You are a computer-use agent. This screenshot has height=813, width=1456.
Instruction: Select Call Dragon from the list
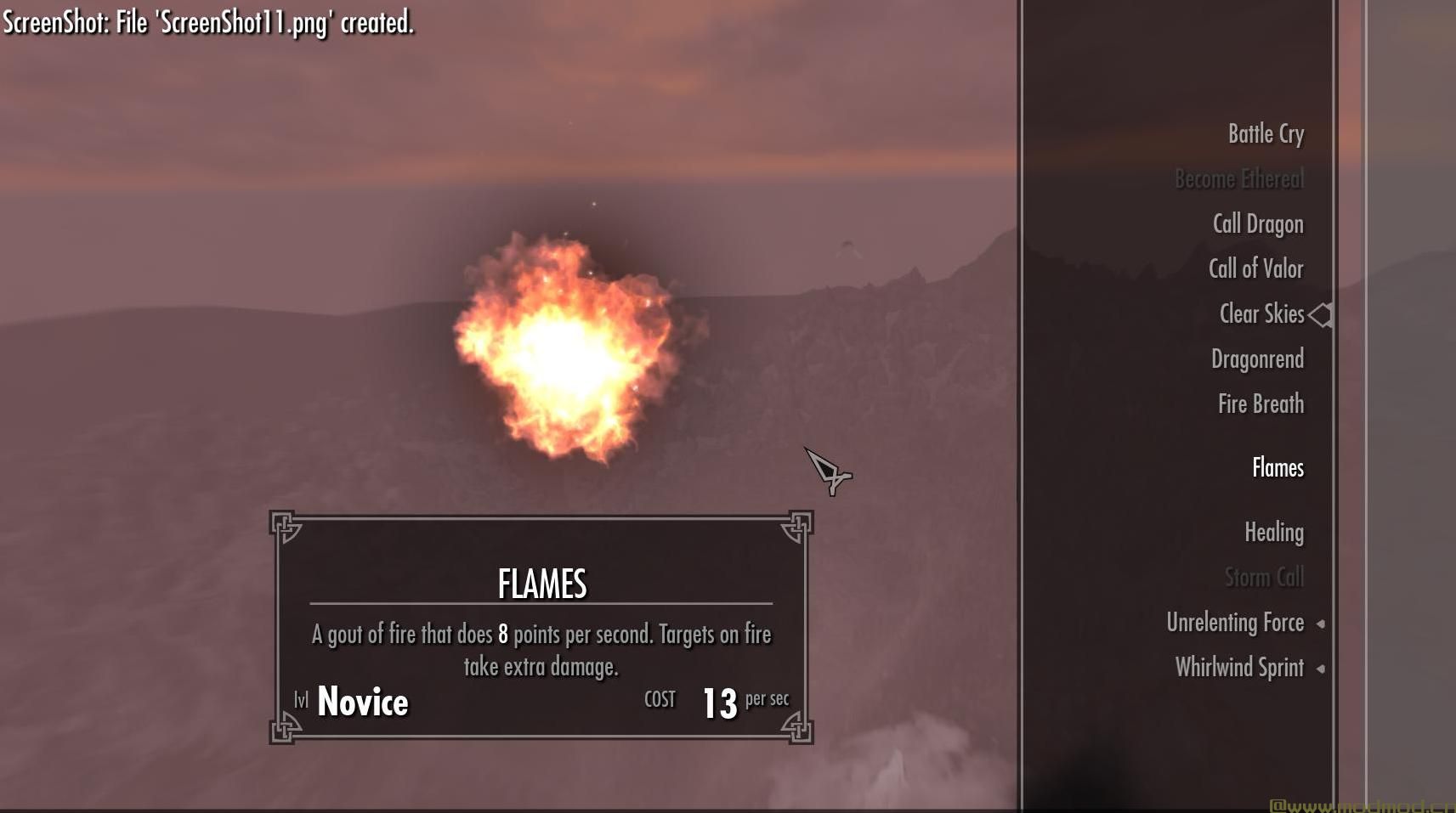pyautogui.click(x=1257, y=224)
